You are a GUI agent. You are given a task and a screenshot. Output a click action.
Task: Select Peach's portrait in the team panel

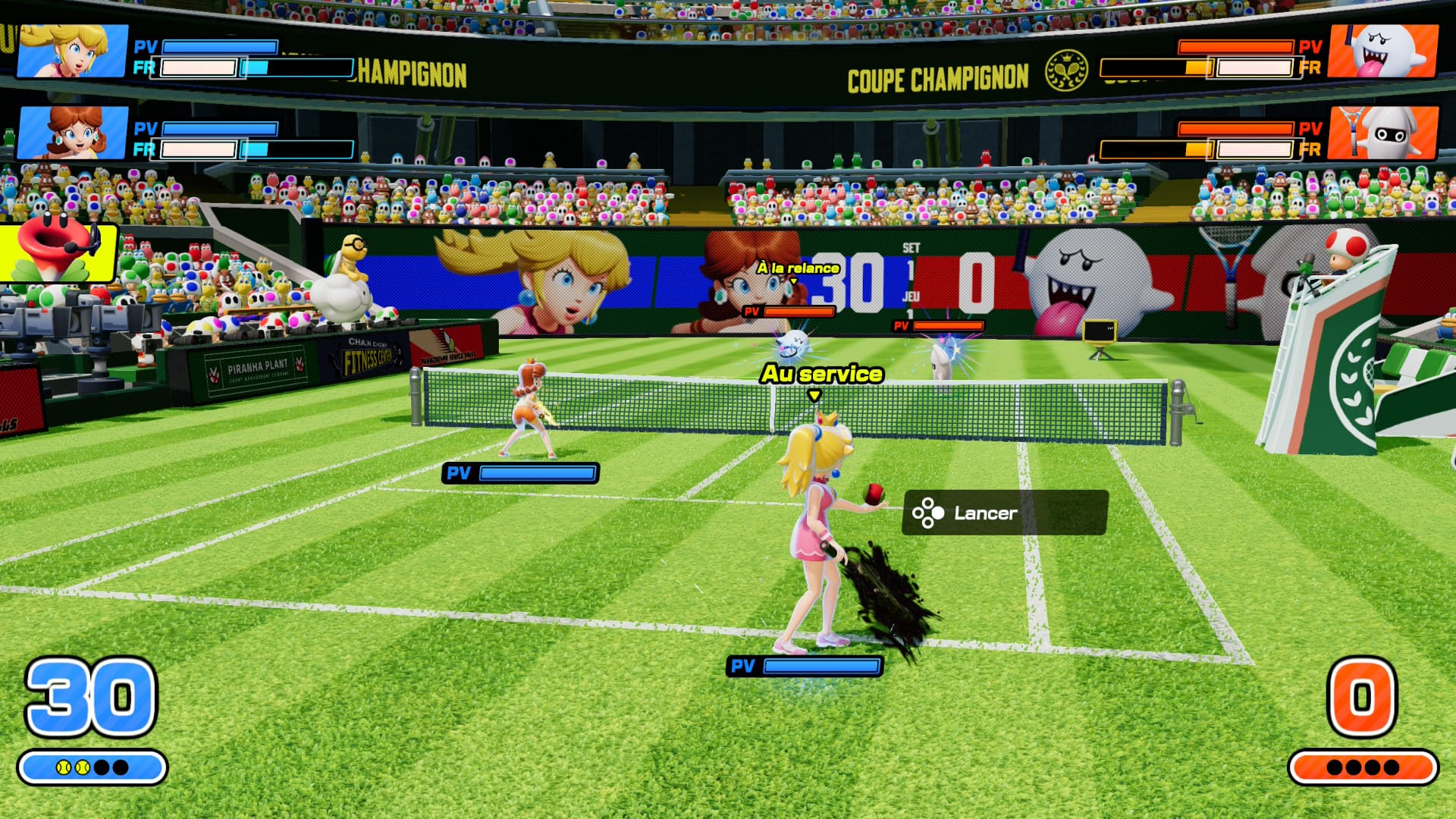pyautogui.click(x=72, y=51)
